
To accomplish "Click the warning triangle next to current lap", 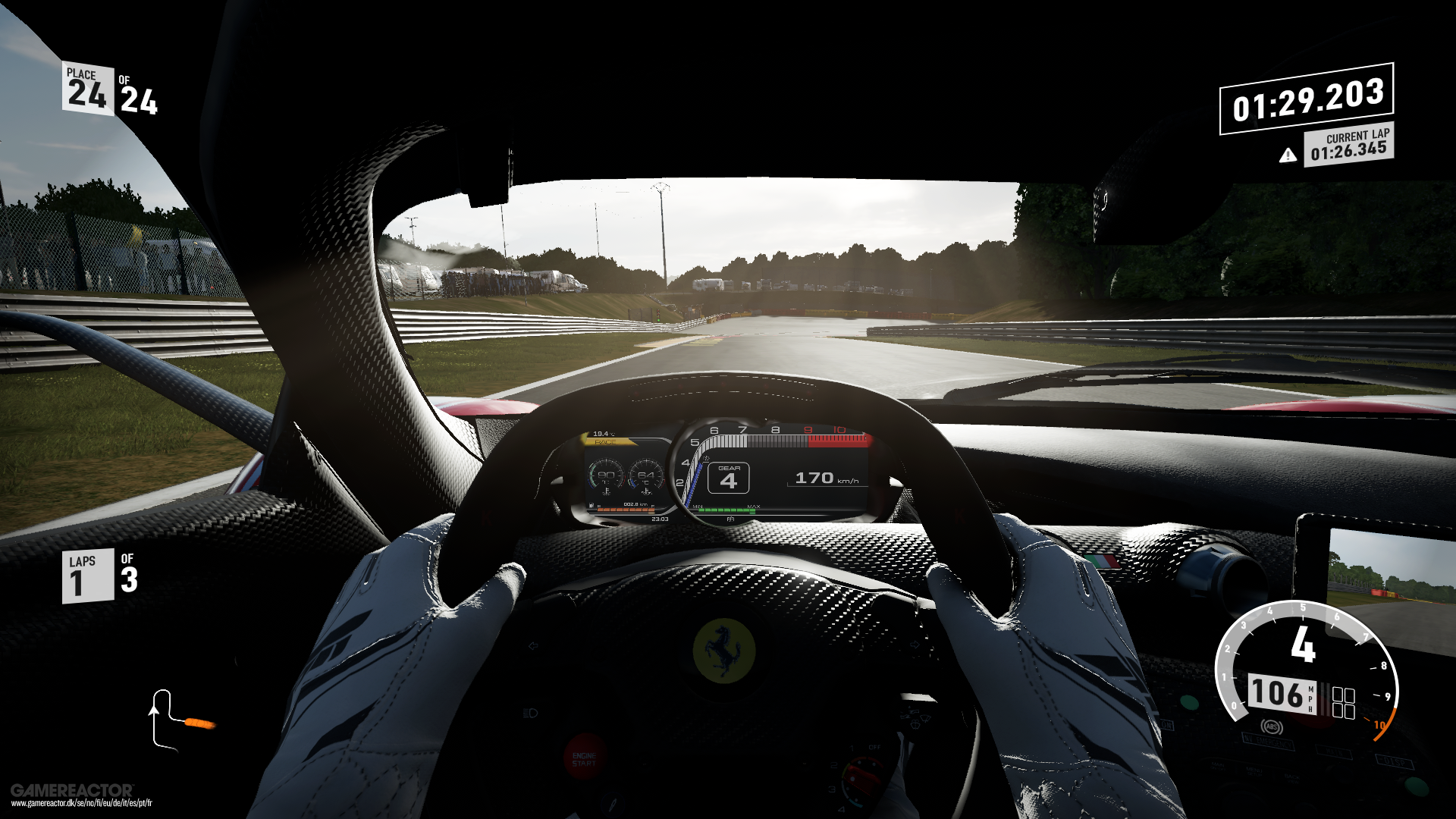I will (x=1288, y=155).
